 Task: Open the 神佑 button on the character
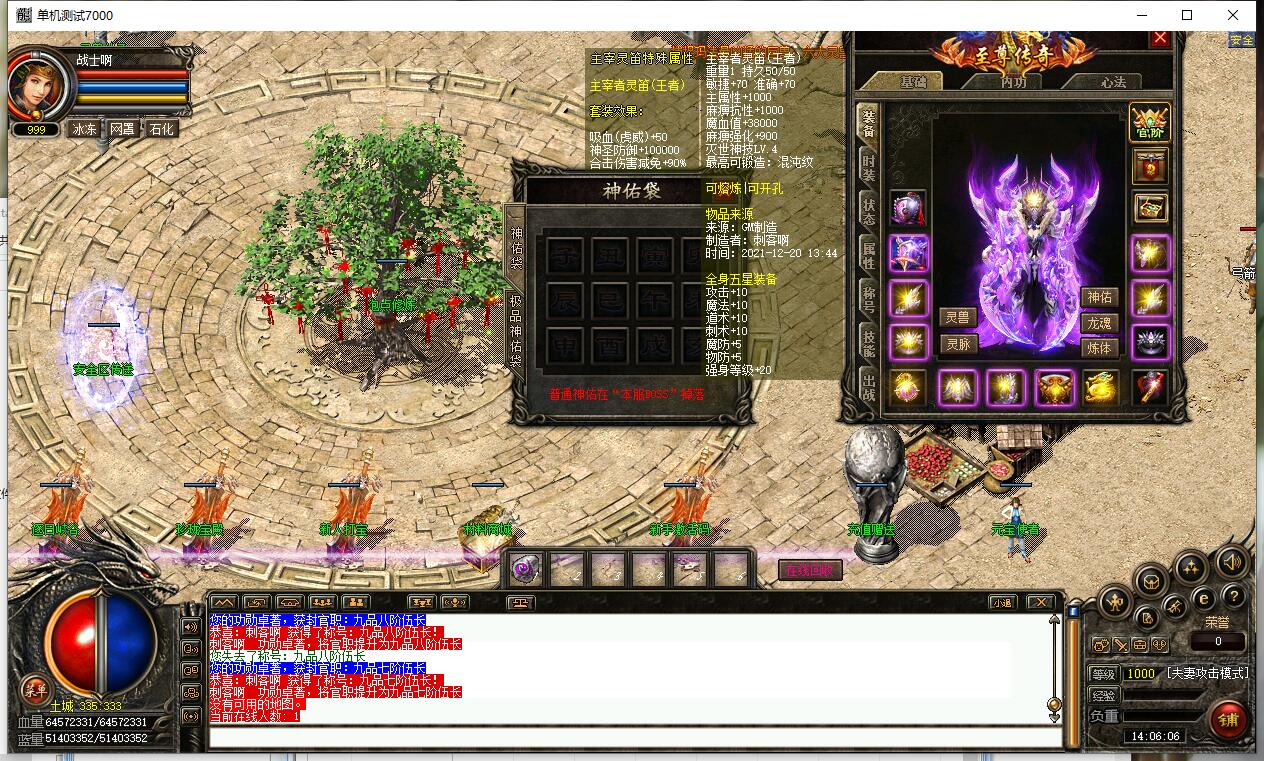pyautogui.click(x=1099, y=297)
